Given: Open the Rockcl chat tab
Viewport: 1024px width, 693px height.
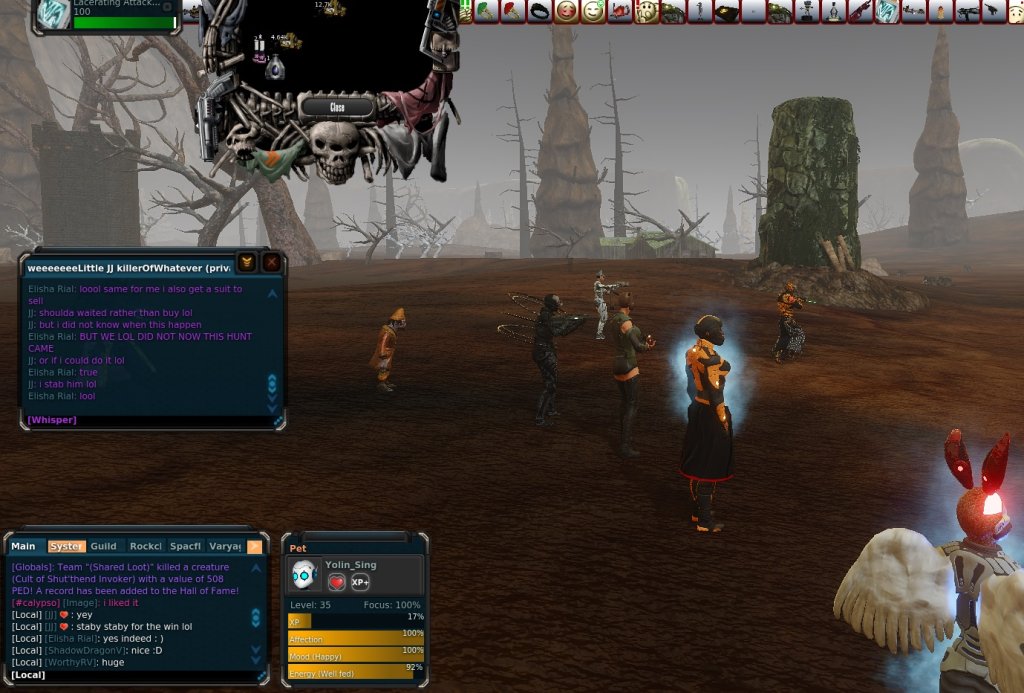Looking at the screenshot, I should 146,546.
